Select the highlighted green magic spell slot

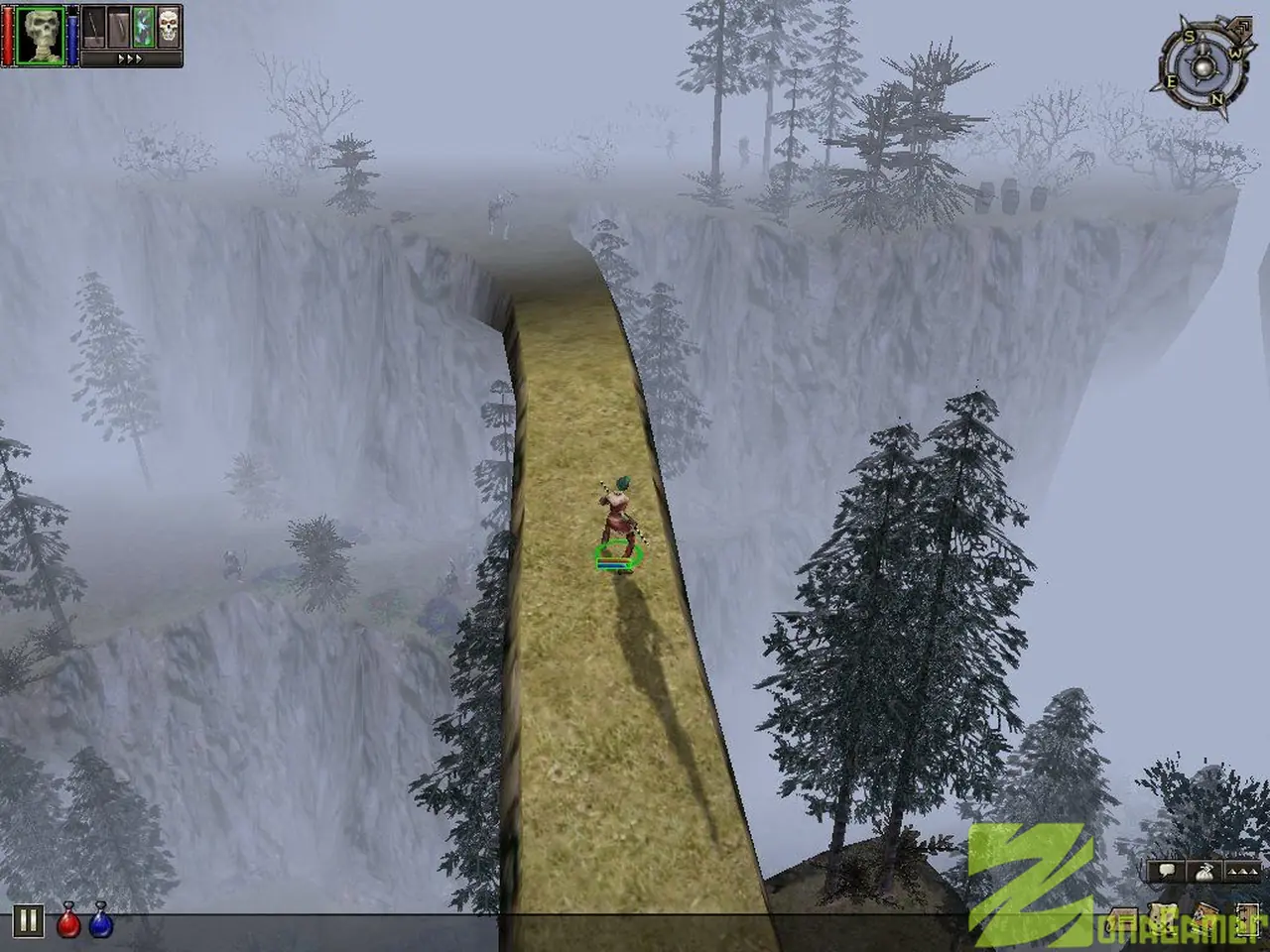coord(144,27)
